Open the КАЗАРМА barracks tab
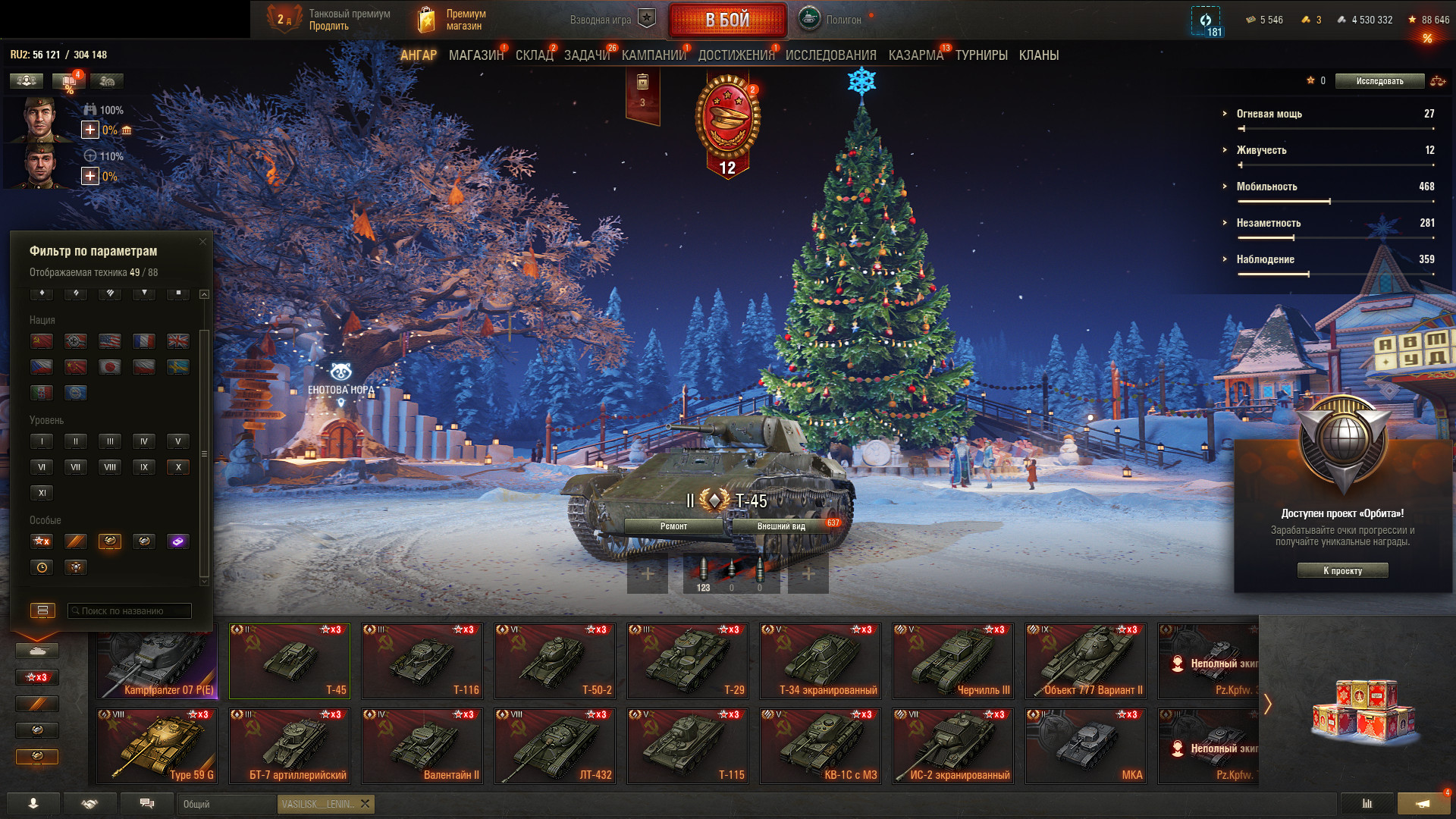The height and width of the screenshot is (819, 1456). pos(915,55)
